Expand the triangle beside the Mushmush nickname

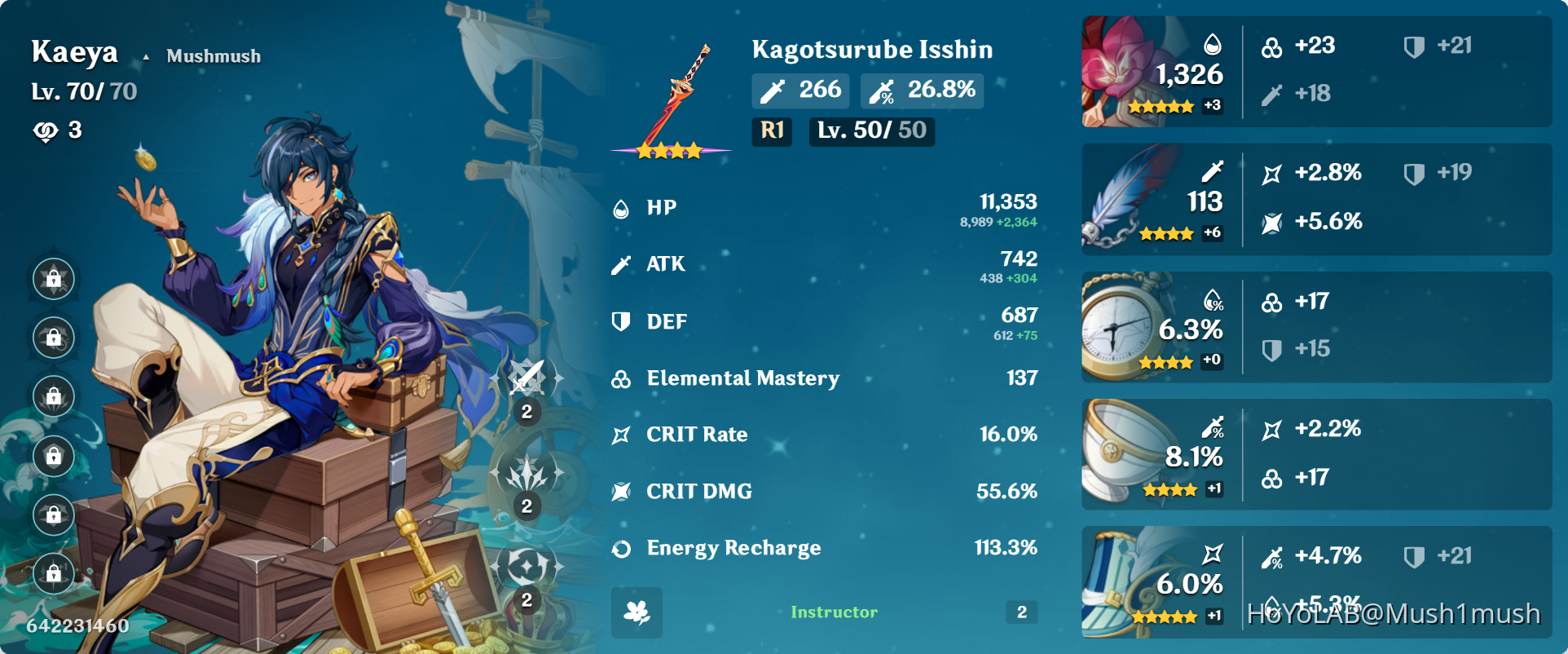coord(145,56)
